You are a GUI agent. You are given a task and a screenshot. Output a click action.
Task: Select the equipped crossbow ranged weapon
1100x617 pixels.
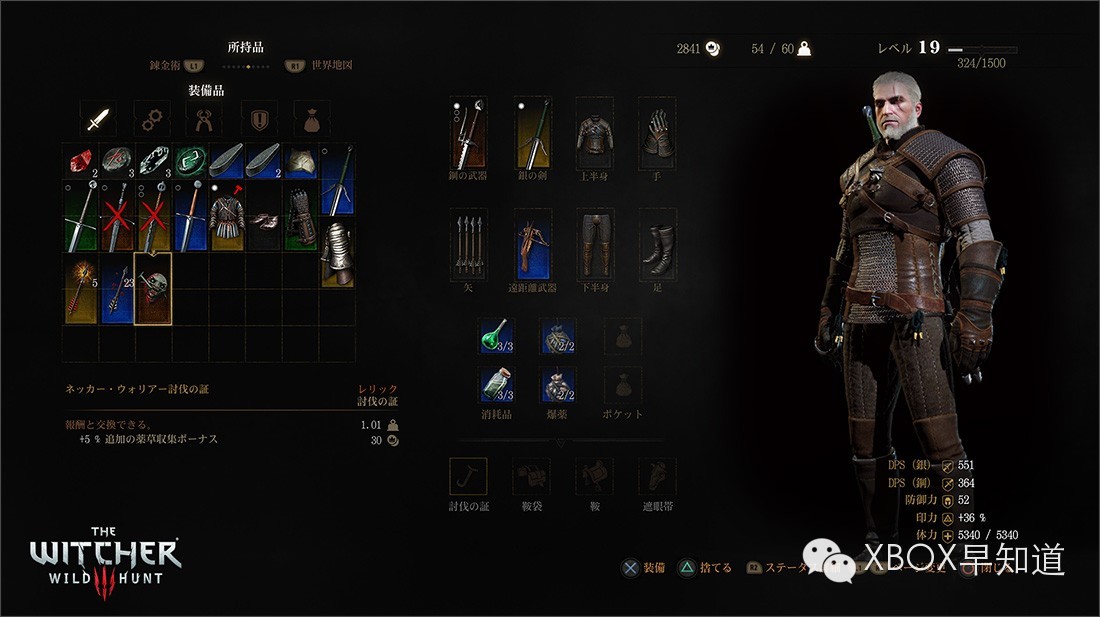pos(533,244)
